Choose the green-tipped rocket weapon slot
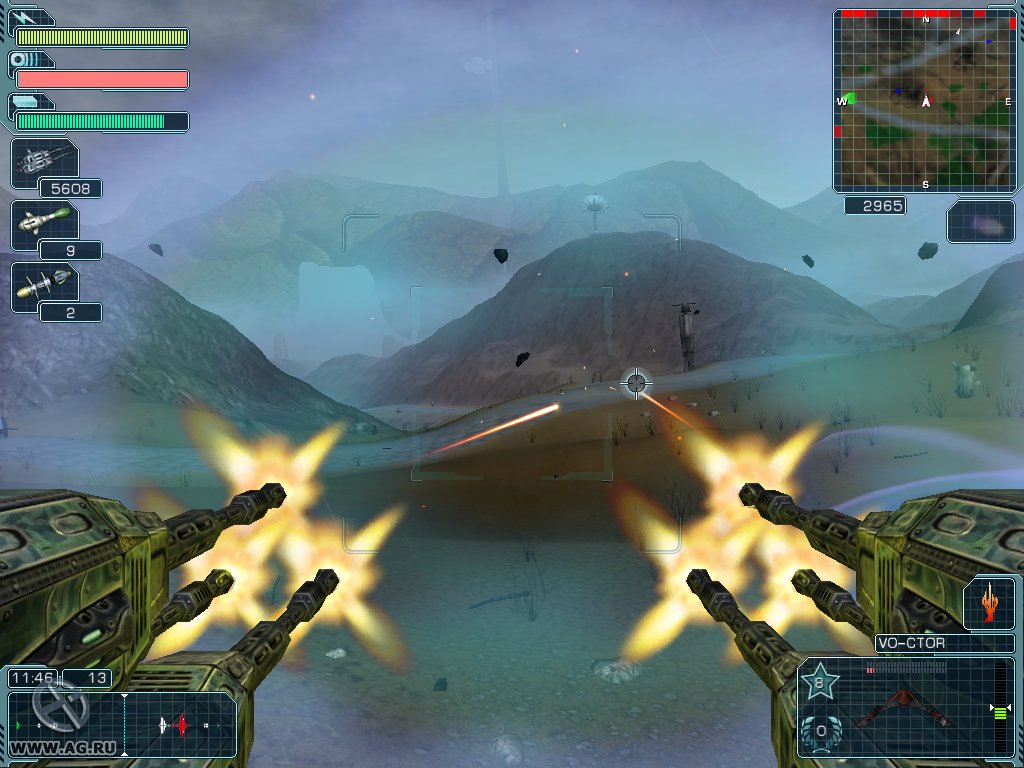The width and height of the screenshot is (1024, 768). [x=43, y=224]
